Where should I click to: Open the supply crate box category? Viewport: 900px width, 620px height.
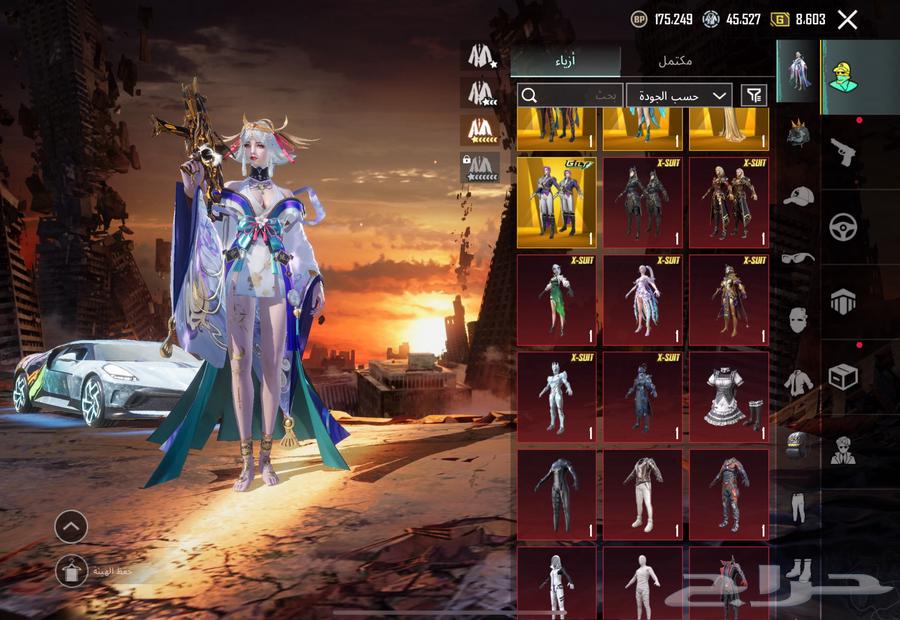tap(843, 376)
